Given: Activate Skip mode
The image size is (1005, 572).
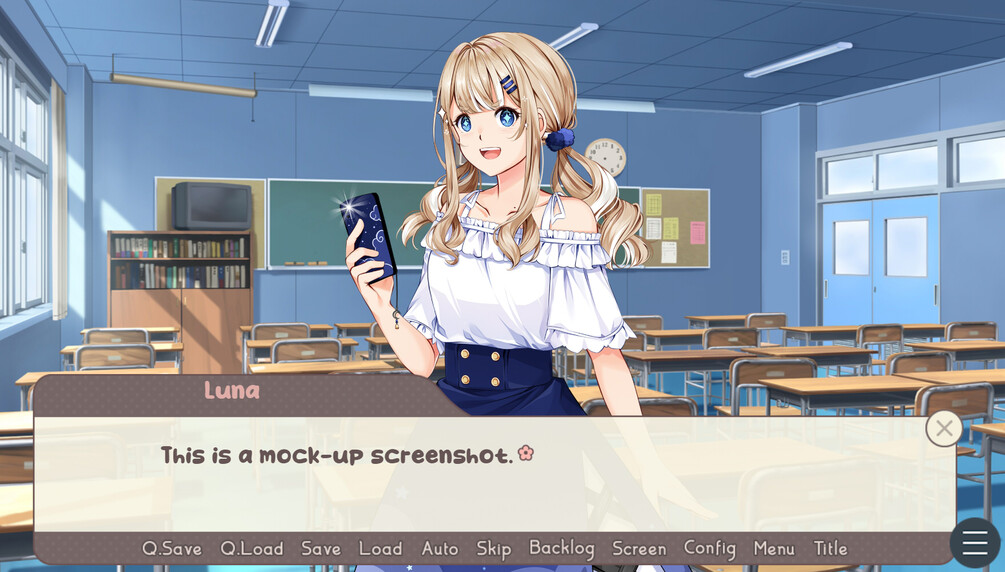Looking at the screenshot, I should click(494, 548).
